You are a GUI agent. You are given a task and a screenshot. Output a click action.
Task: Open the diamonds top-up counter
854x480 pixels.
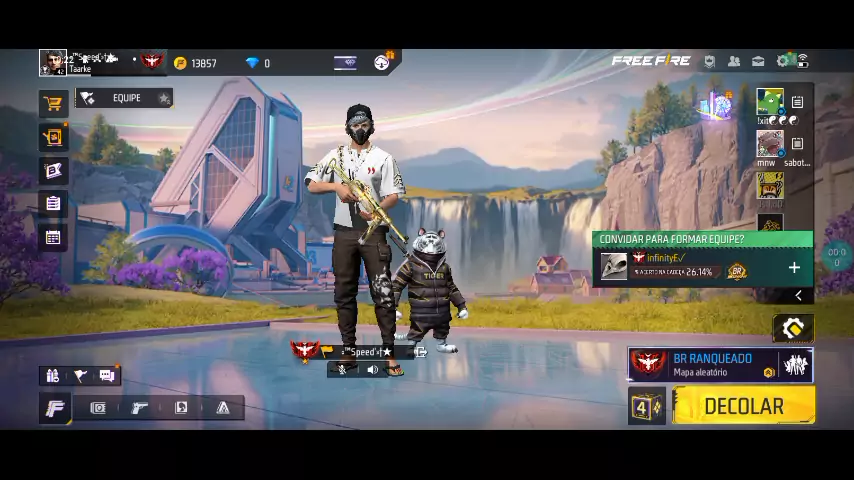pyautogui.click(x=258, y=63)
